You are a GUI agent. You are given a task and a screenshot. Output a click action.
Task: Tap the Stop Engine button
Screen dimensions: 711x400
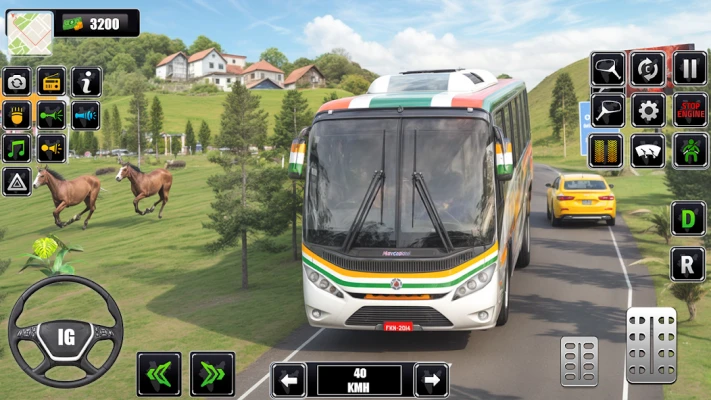click(x=689, y=109)
